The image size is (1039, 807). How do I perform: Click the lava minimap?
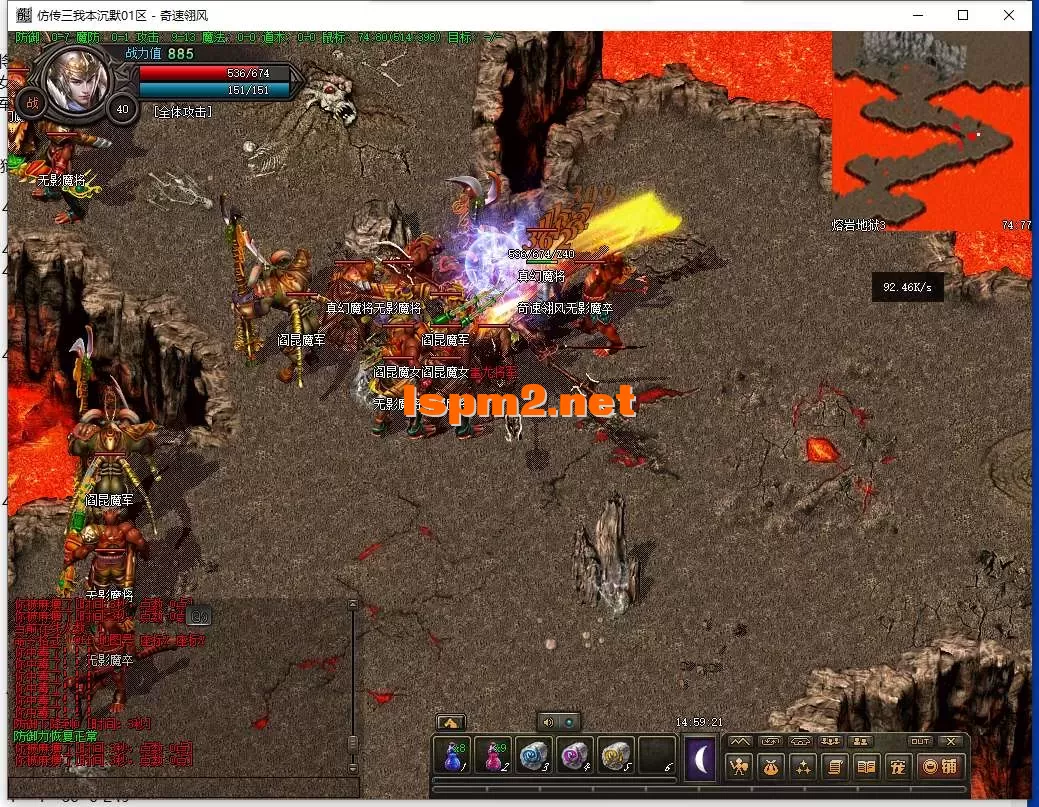930,130
